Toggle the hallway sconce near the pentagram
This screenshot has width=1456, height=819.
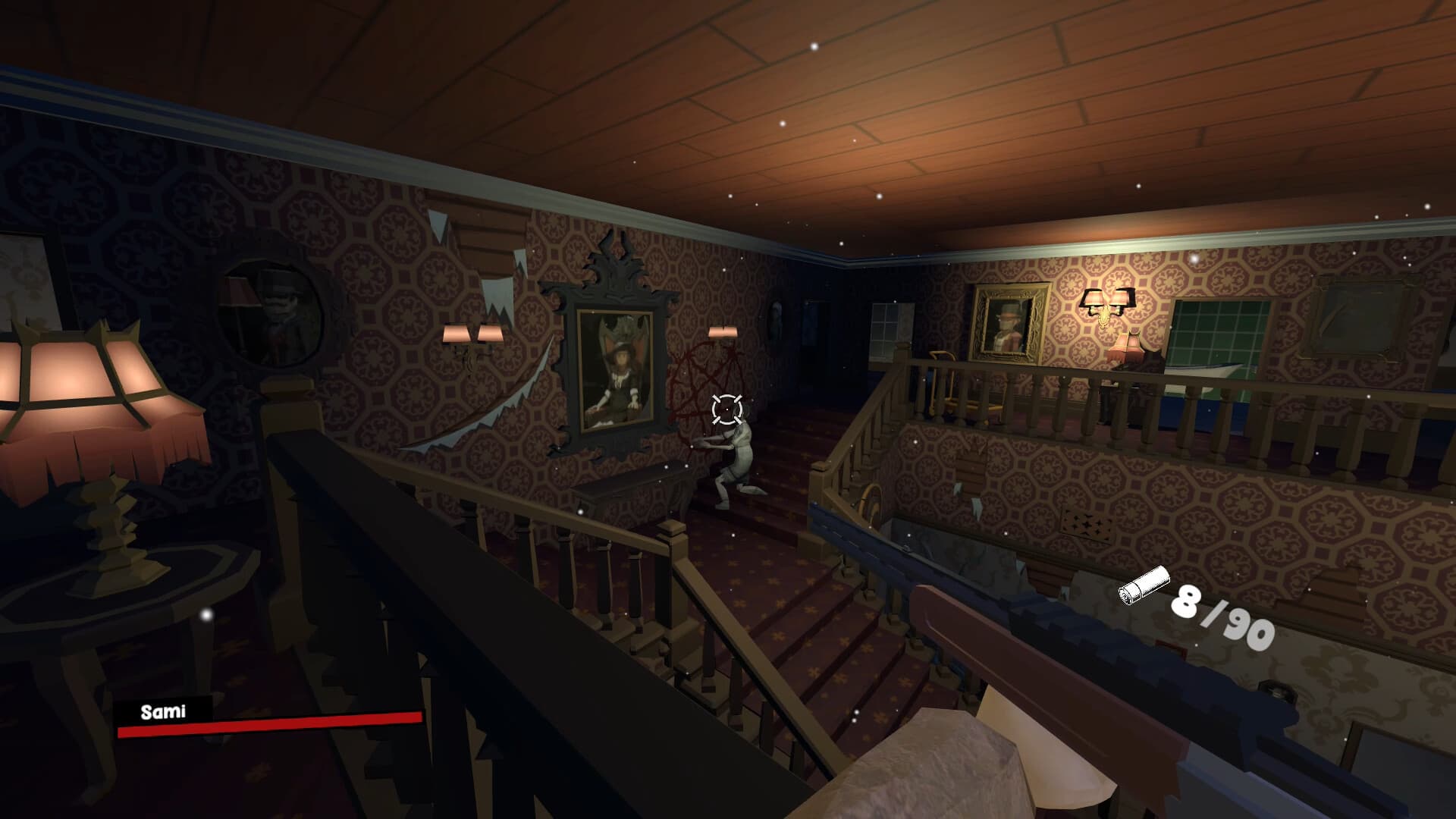[x=717, y=331]
